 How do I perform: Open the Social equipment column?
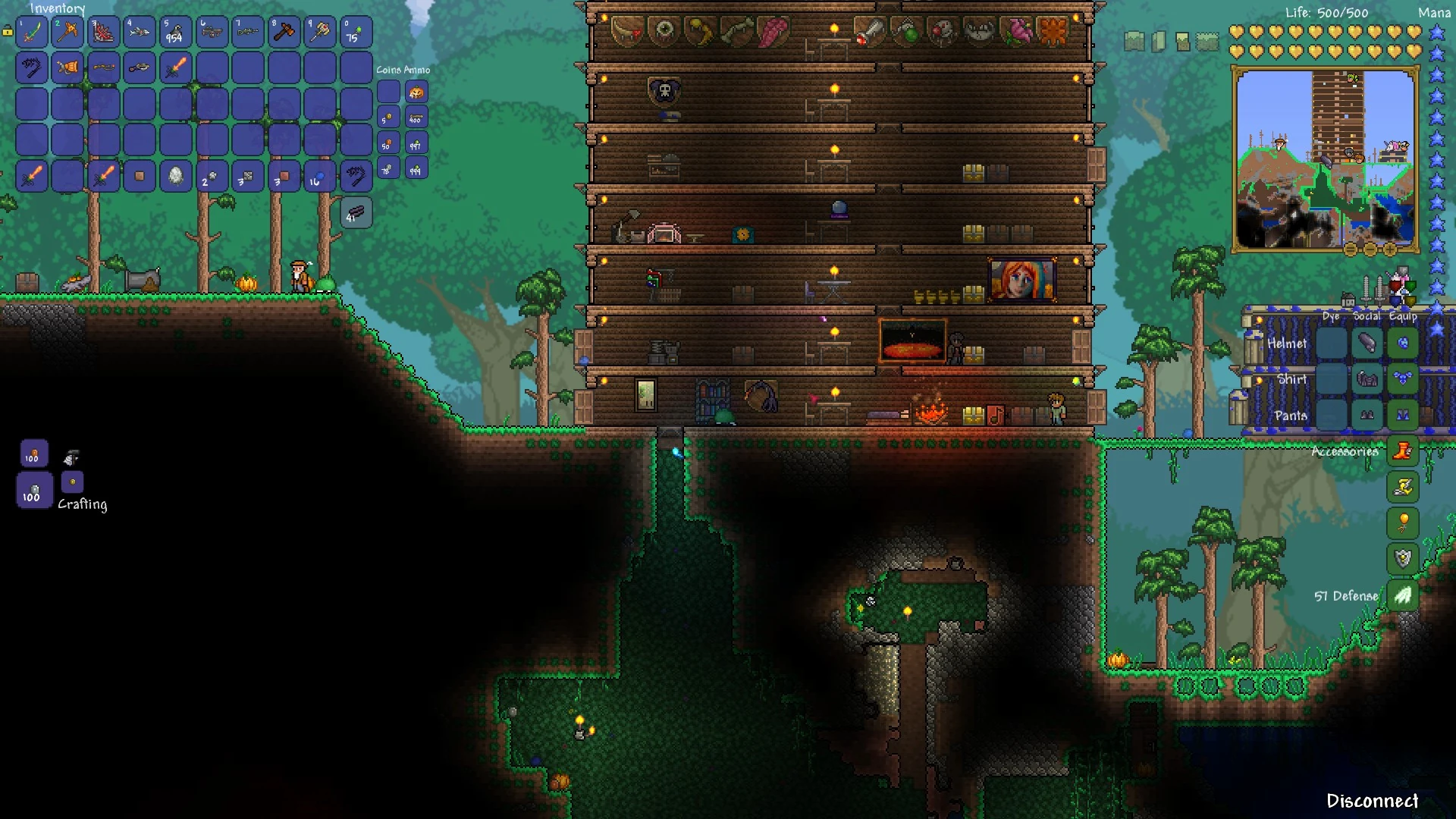tap(1367, 317)
